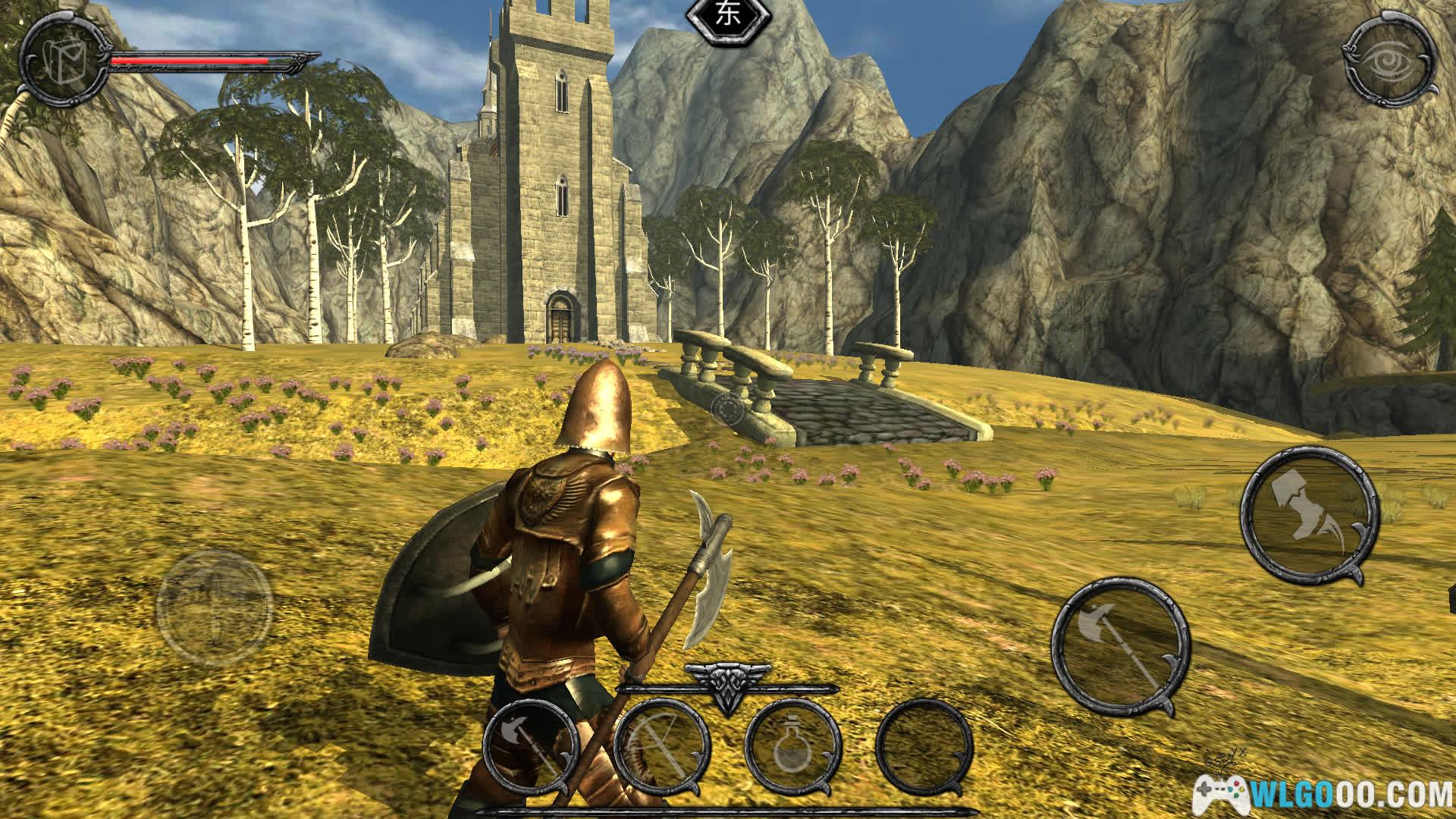1456x819 pixels.
Task: Toggle the eye view button
Action: coord(1391,61)
